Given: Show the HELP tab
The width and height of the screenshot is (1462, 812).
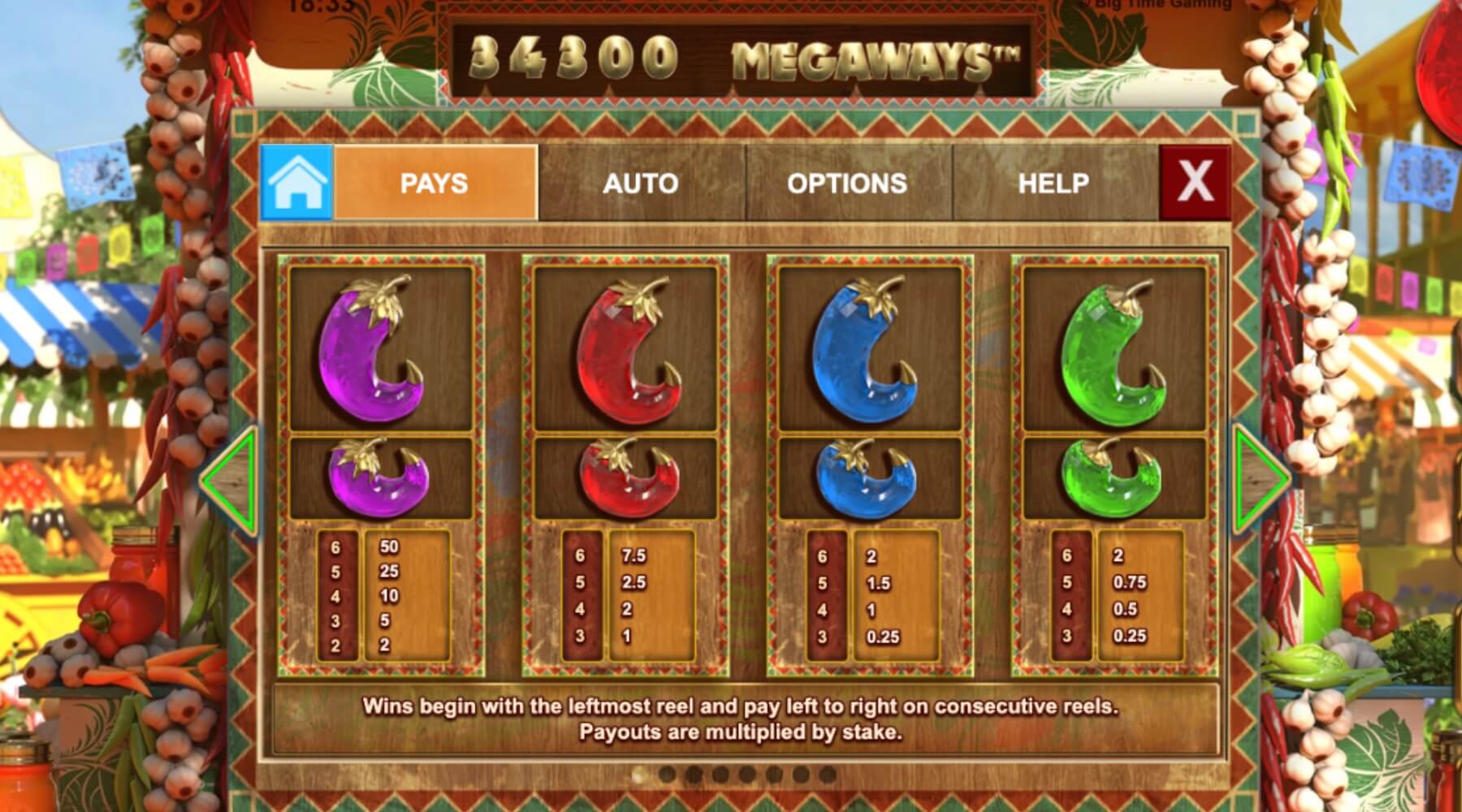Looking at the screenshot, I should coord(1053,183).
